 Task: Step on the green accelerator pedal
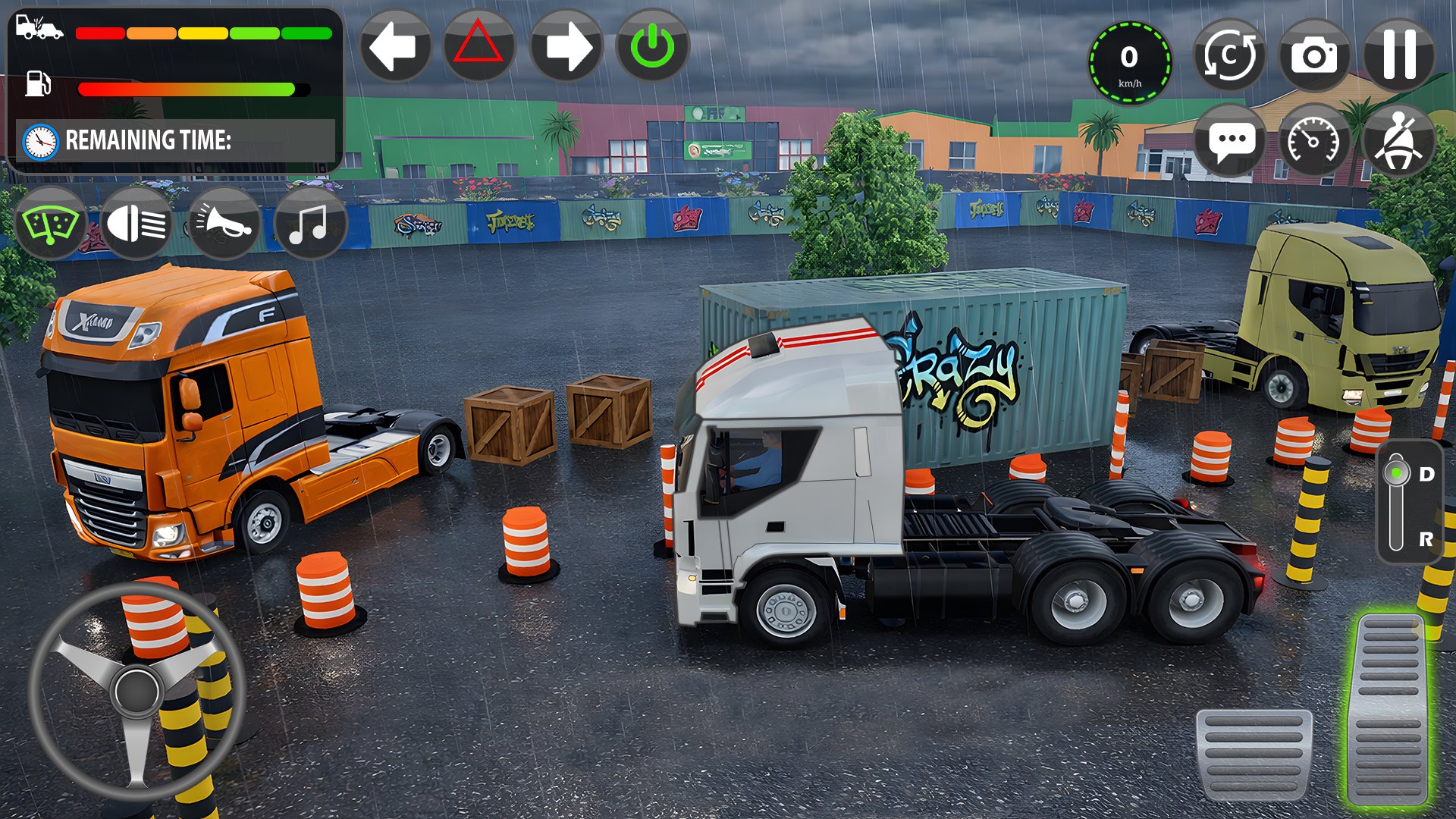(x=1390, y=709)
